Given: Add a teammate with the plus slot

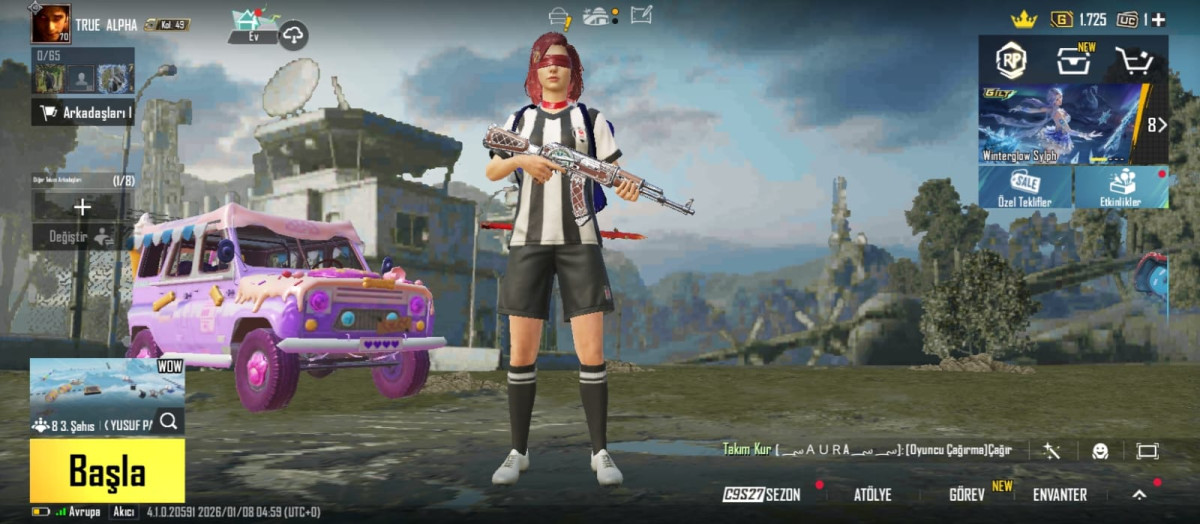Looking at the screenshot, I should [83, 207].
